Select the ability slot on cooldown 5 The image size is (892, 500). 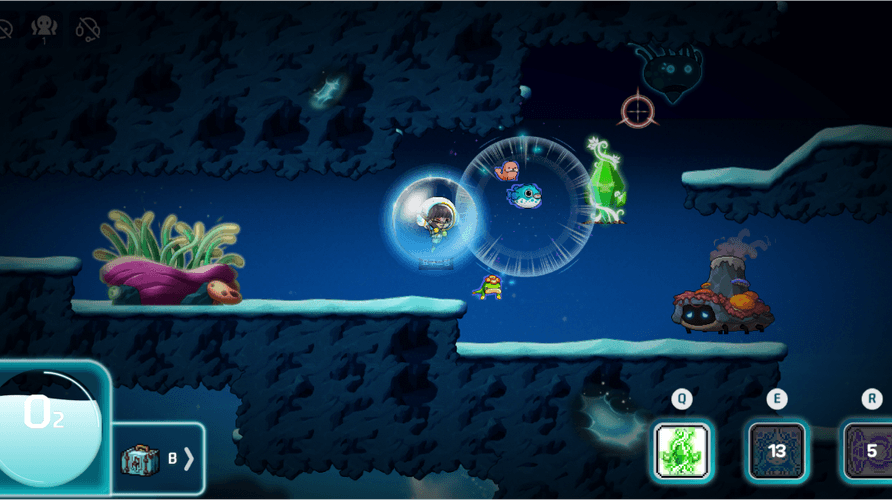click(x=868, y=451)
